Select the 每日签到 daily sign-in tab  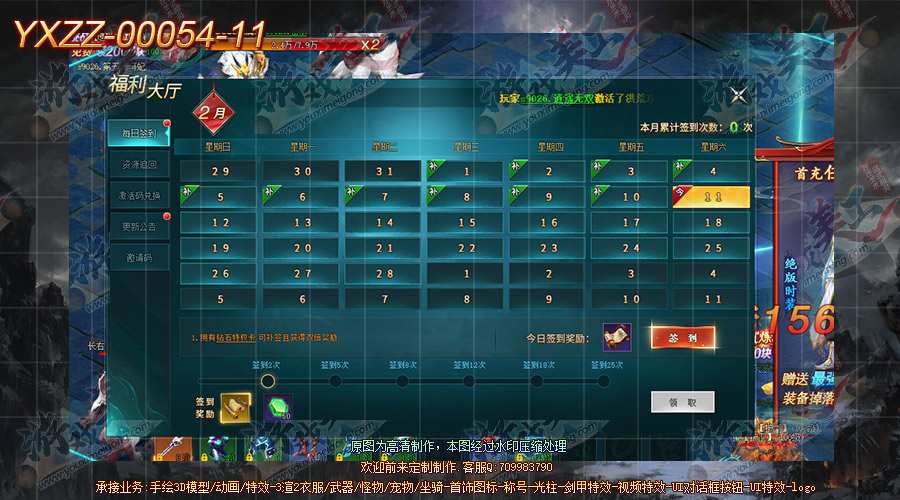tap(138, 132)
